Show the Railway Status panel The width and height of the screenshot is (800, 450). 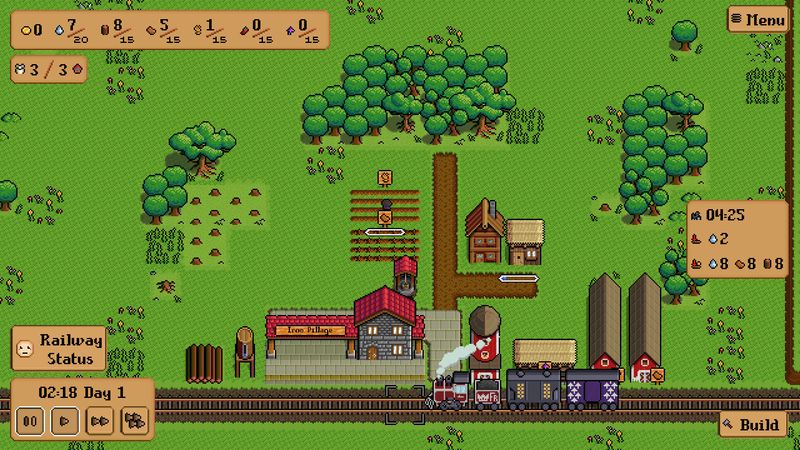[58, 349]
